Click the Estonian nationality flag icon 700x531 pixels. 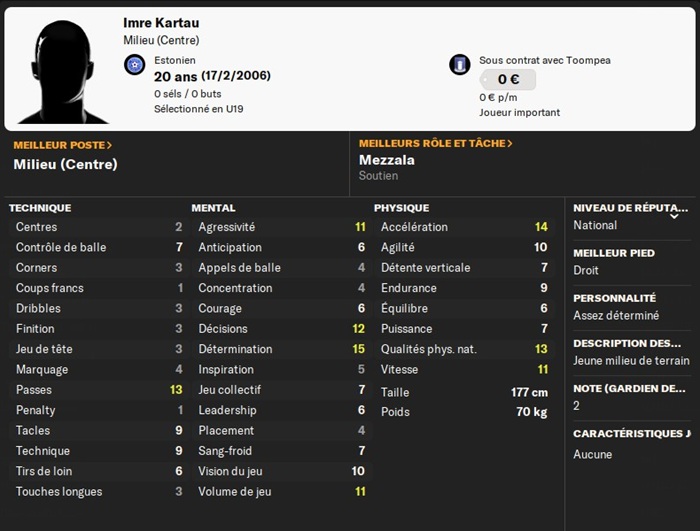coord(135,65)
